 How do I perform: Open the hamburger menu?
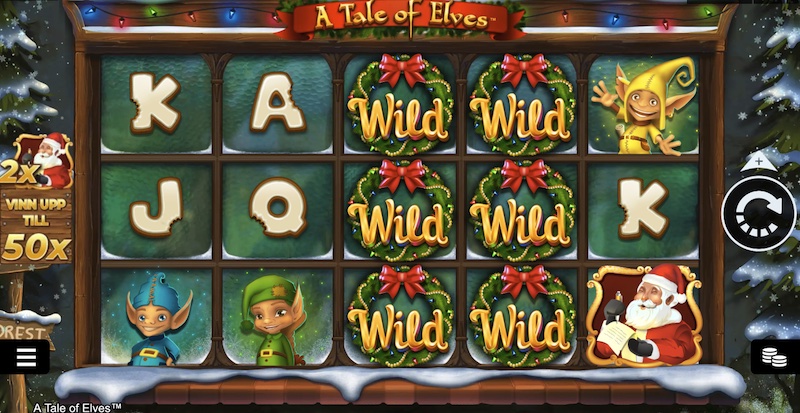(26, 358)
